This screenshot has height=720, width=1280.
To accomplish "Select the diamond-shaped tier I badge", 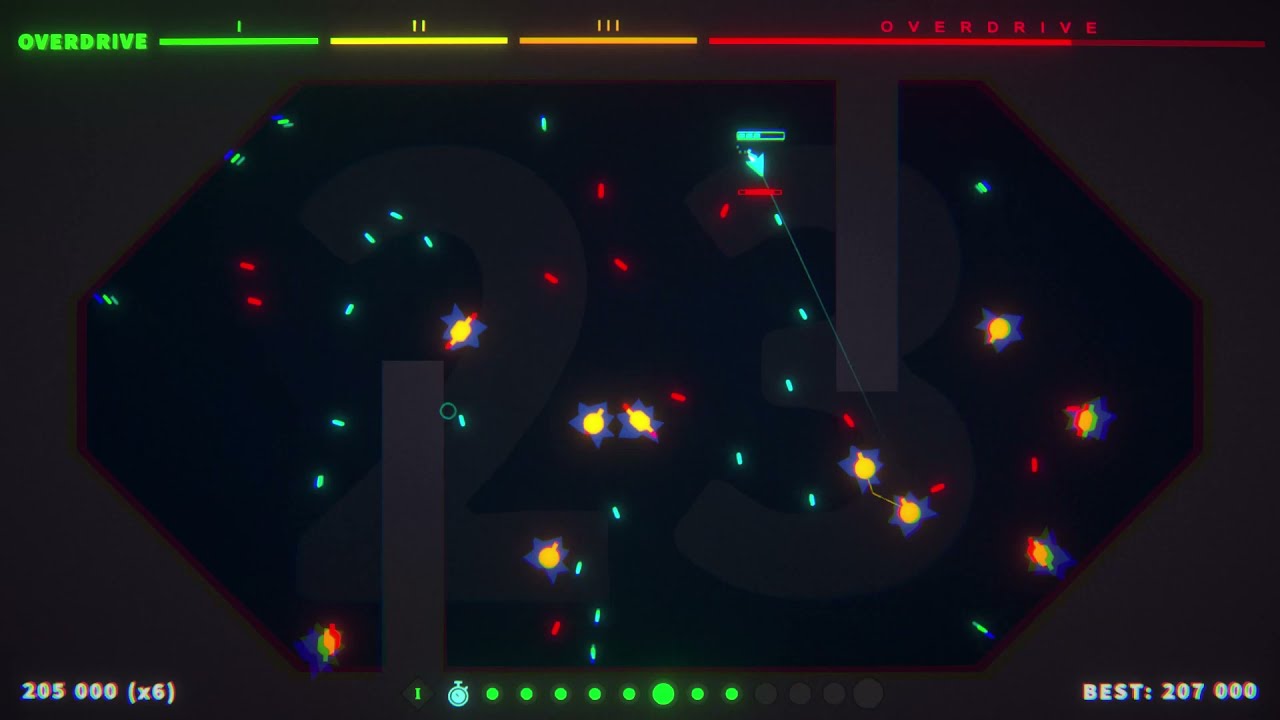I will 417,691.
